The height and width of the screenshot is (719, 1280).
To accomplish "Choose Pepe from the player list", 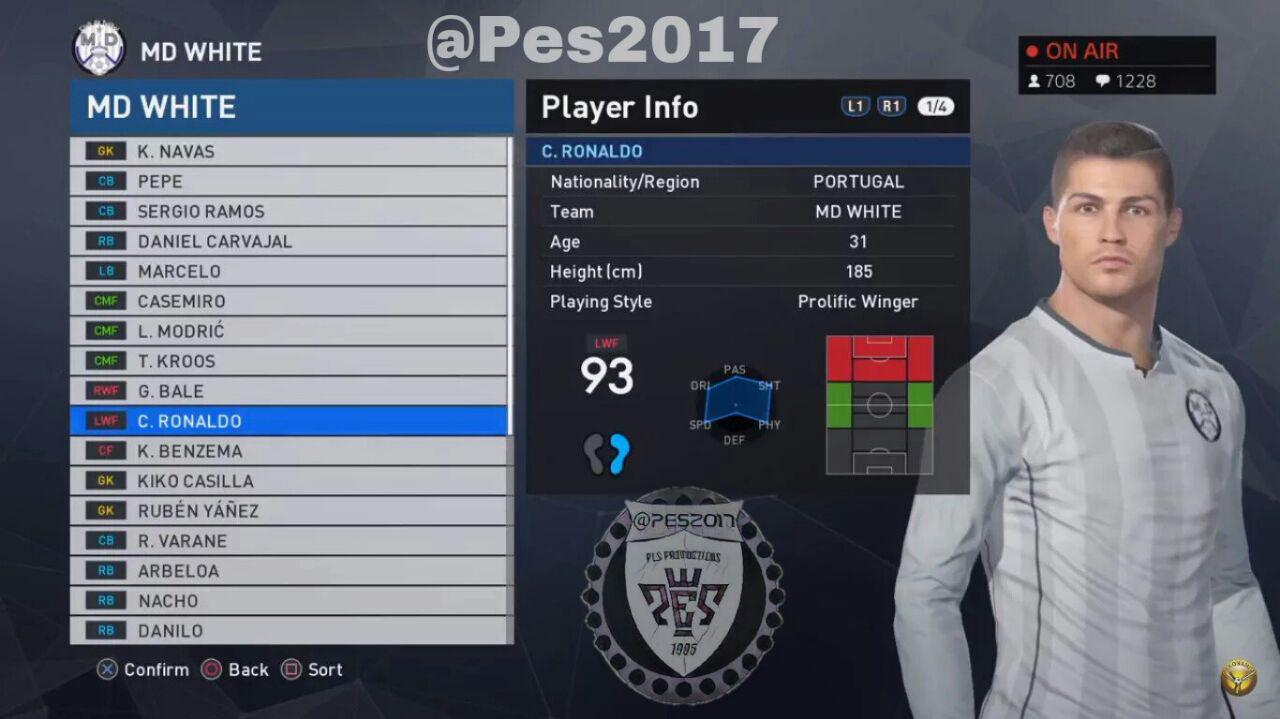I will [288, 181].
